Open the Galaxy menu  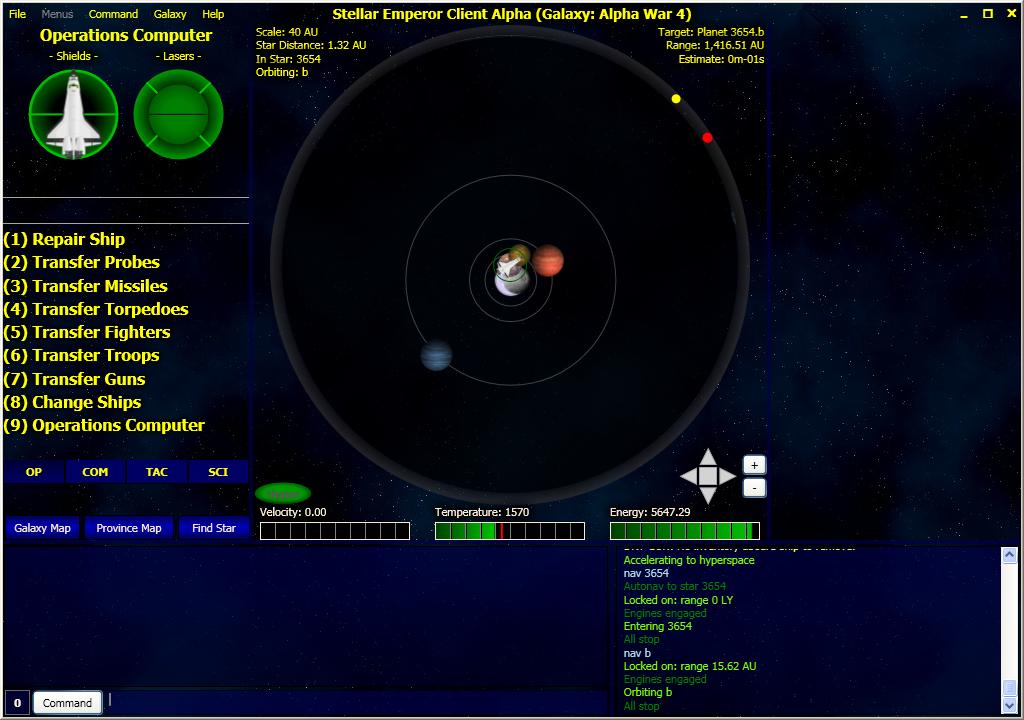(x=170, y=14)
